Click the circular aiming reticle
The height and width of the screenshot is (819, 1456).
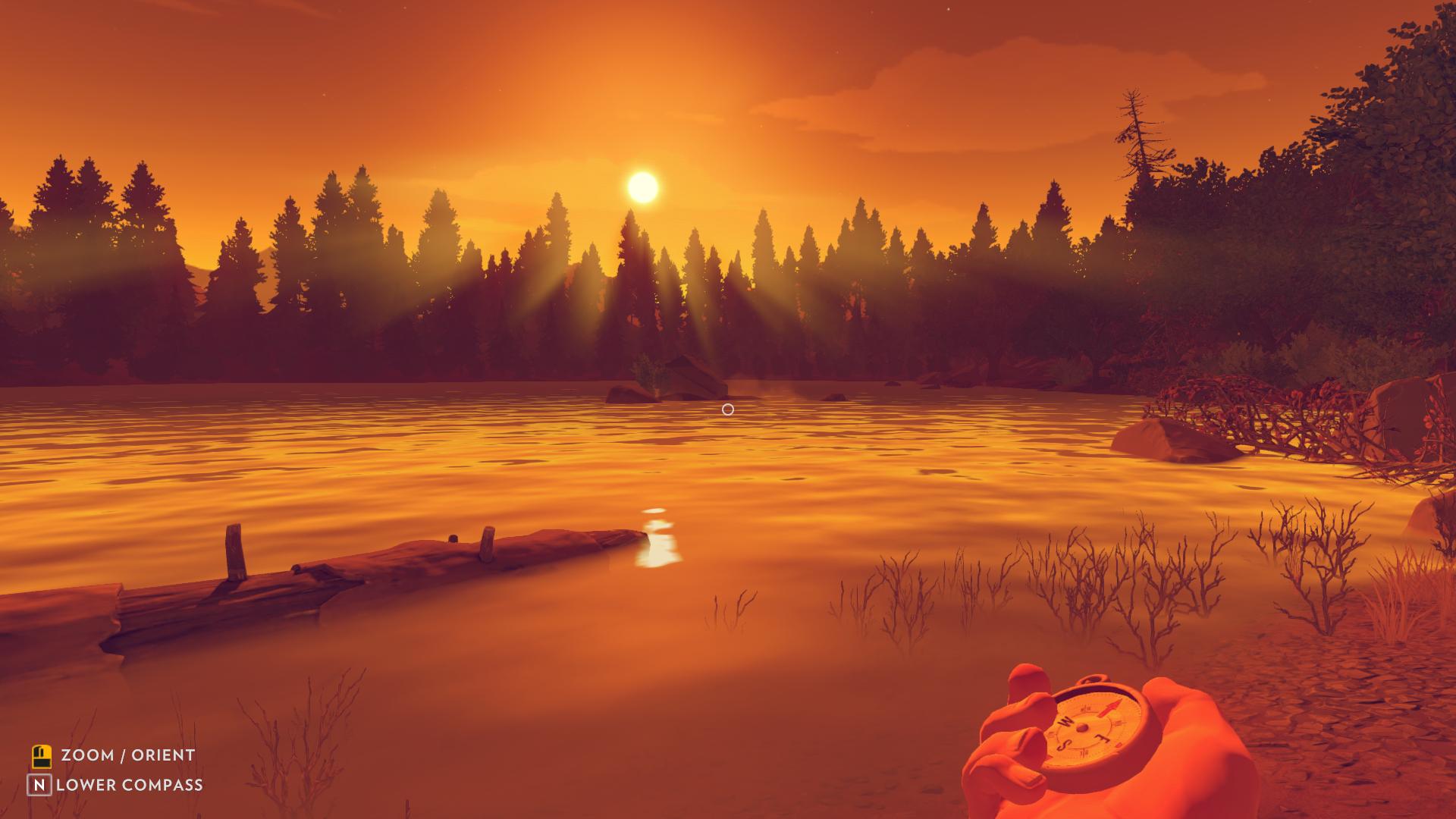[727, 409]
